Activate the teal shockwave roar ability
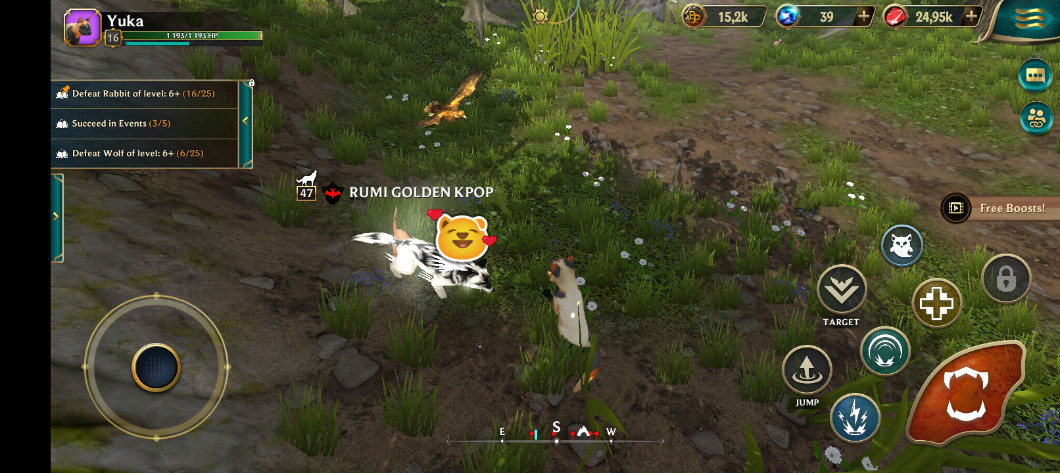Image resolution: width=1060 pixels, height=473 pixels. point(885,351)
